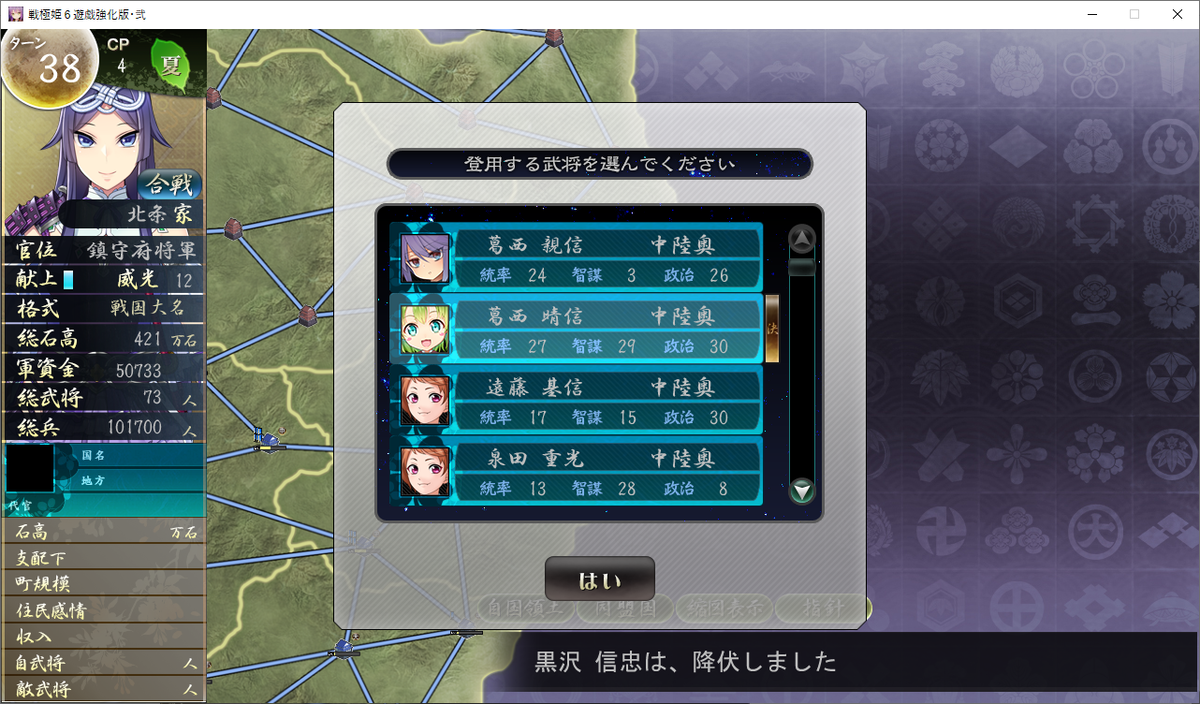This screenshot has height=704, width=1200.
Task: Click the list's up arrow button
Action: 802,239
